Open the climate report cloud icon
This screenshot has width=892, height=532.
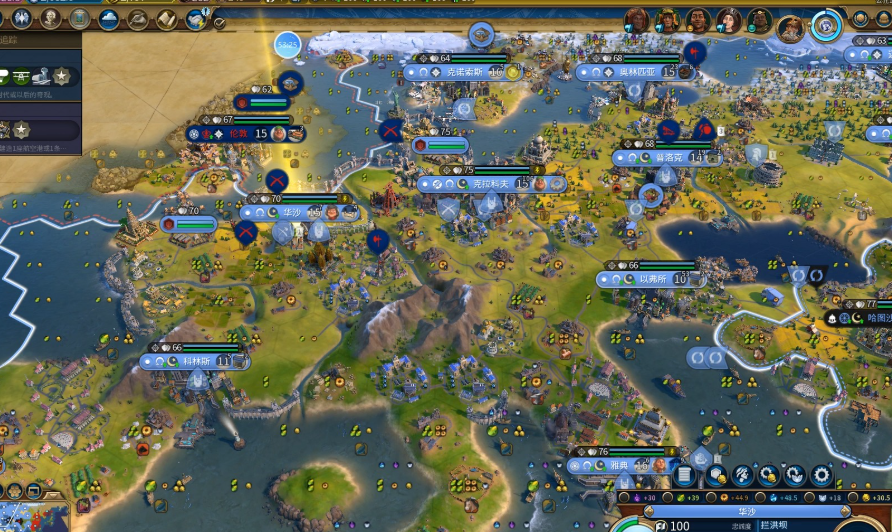click(x=108, y=19)
